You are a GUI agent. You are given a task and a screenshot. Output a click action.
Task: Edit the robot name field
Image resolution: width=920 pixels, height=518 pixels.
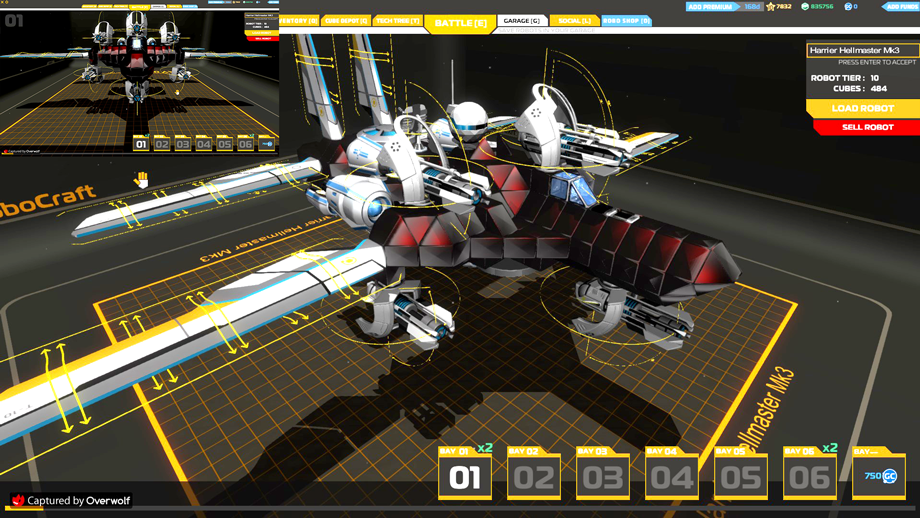coord(861,50)
